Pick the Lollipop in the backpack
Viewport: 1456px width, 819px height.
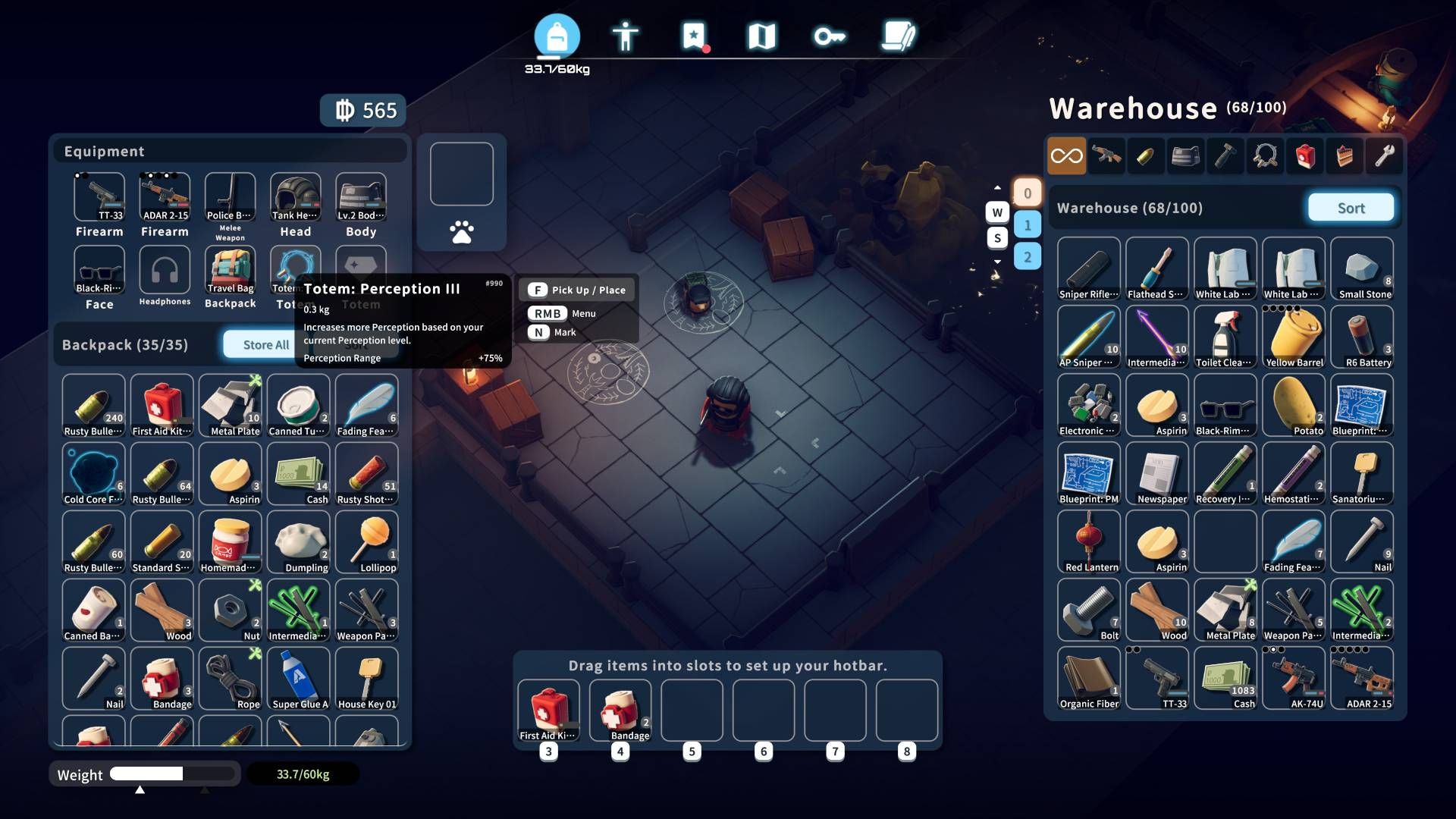click(x=367, y=543)
